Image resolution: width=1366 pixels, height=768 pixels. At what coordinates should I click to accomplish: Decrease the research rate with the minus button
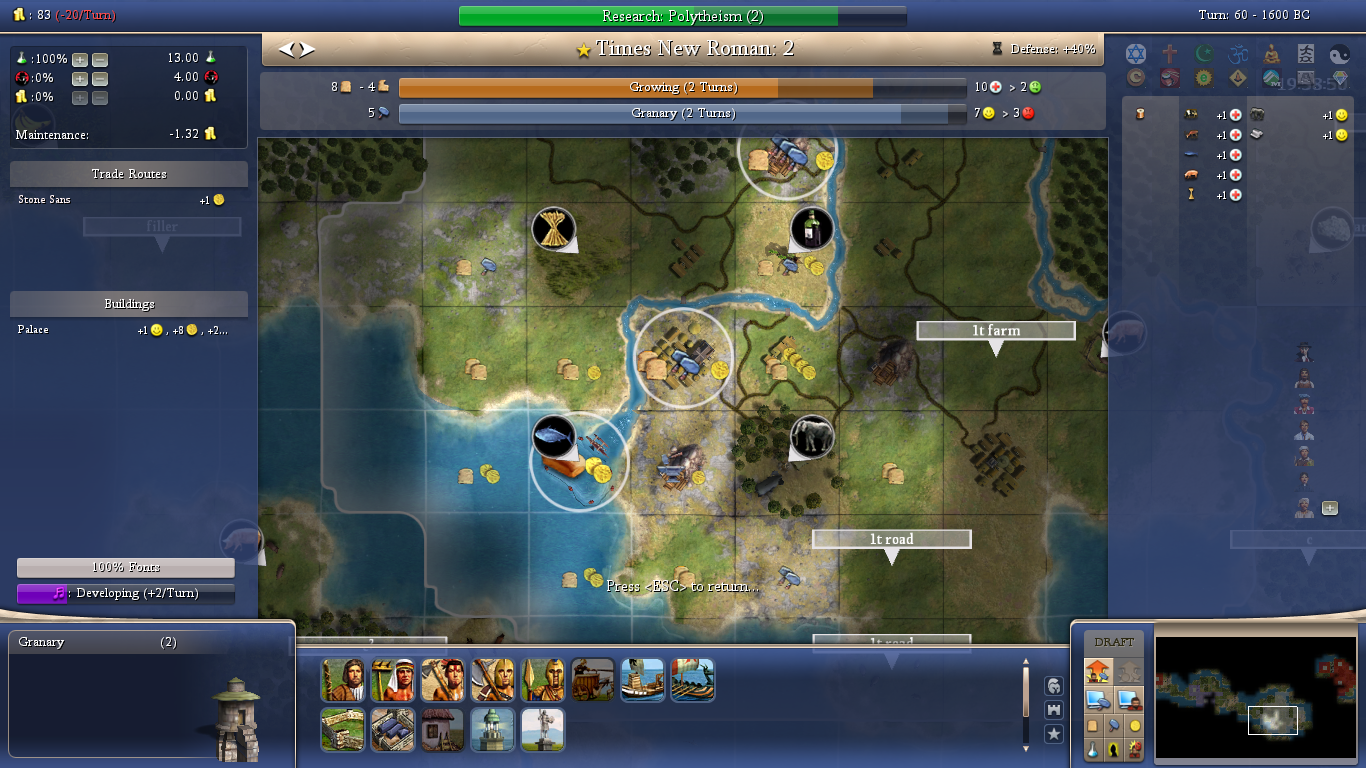(x=100, y=59)
